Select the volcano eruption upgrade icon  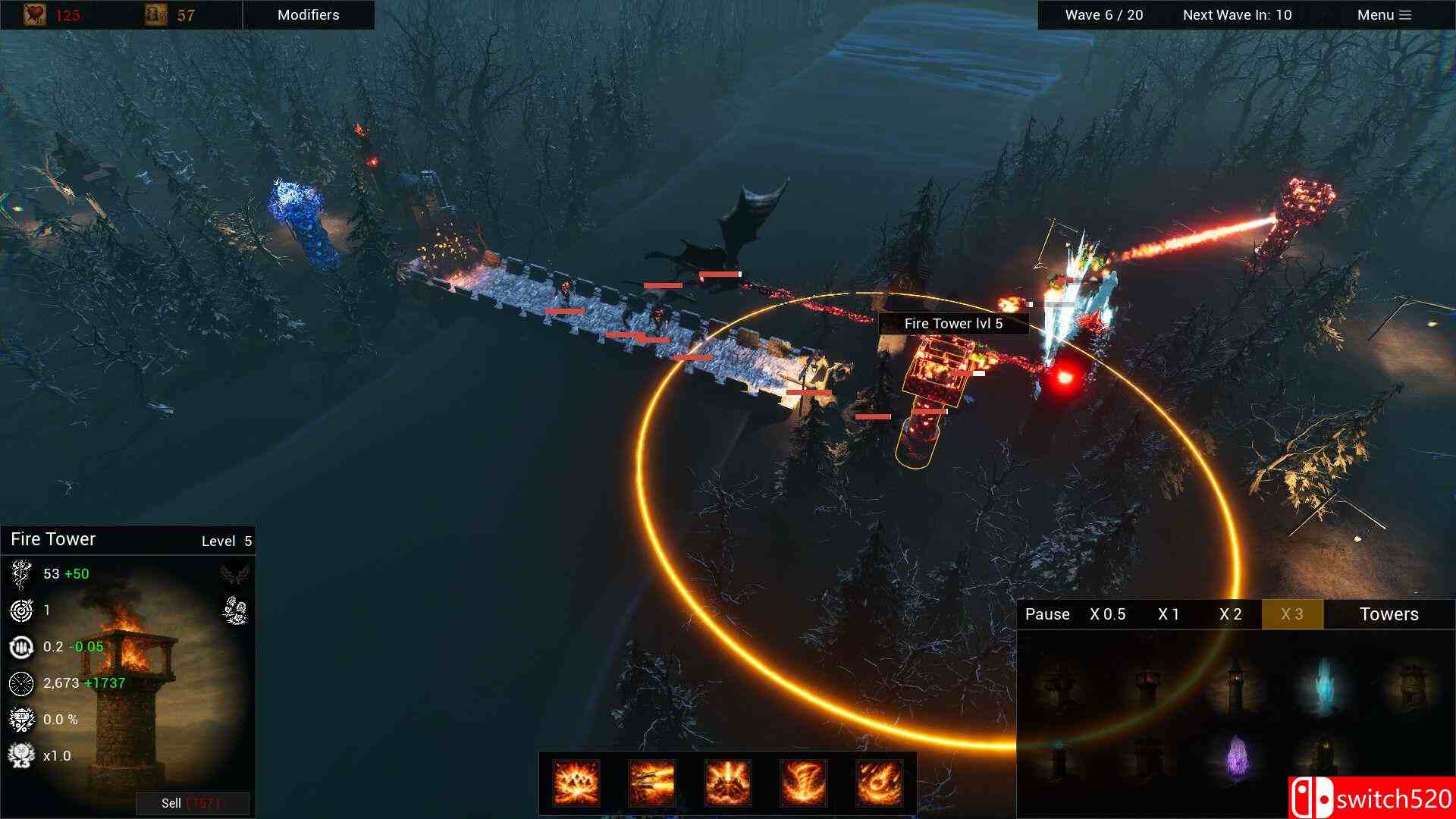728,783
